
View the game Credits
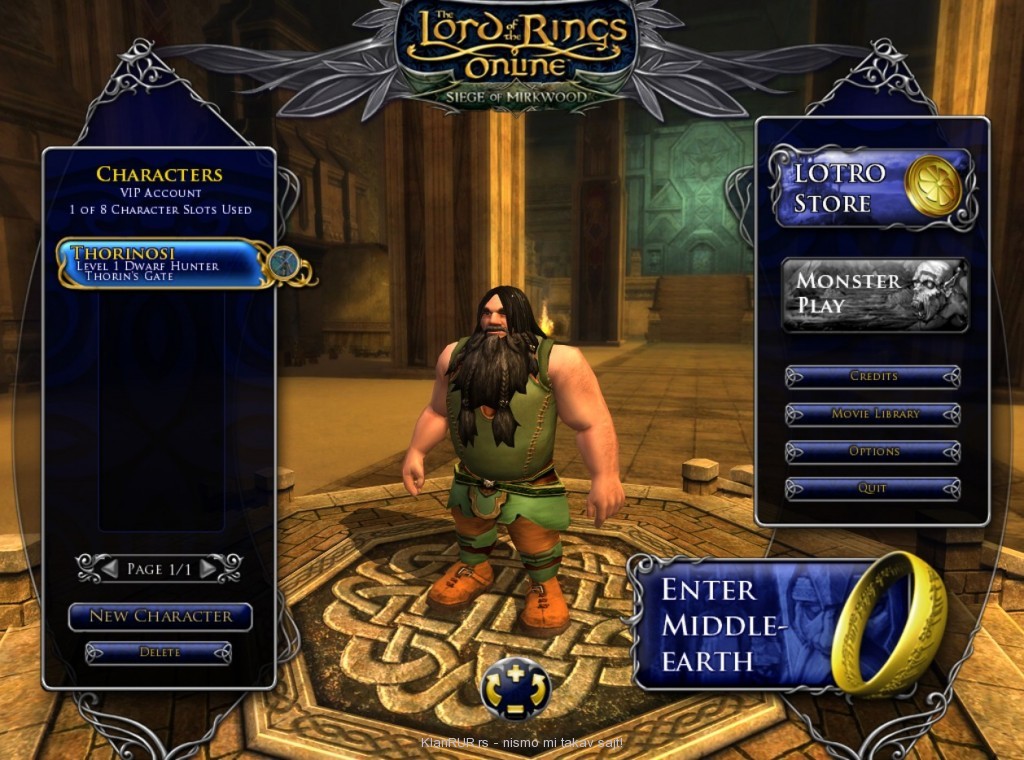point(873,377)
